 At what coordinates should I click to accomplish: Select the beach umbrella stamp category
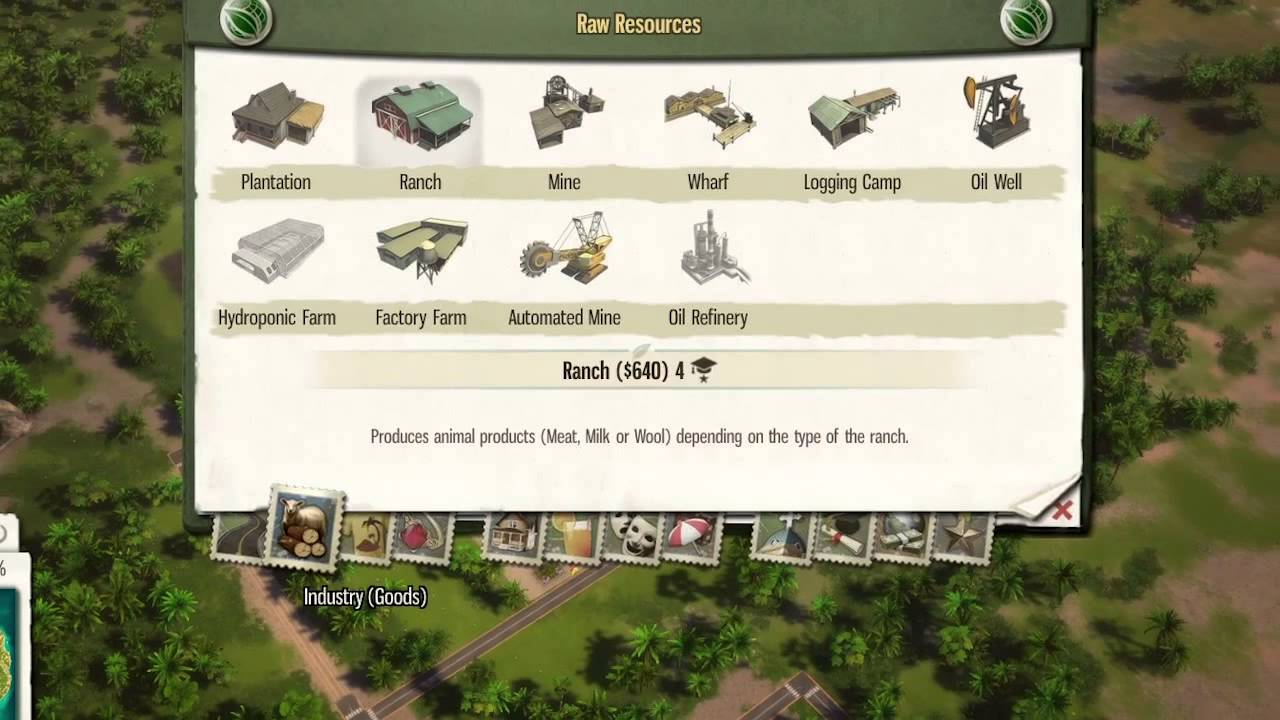tap(690, 536)
